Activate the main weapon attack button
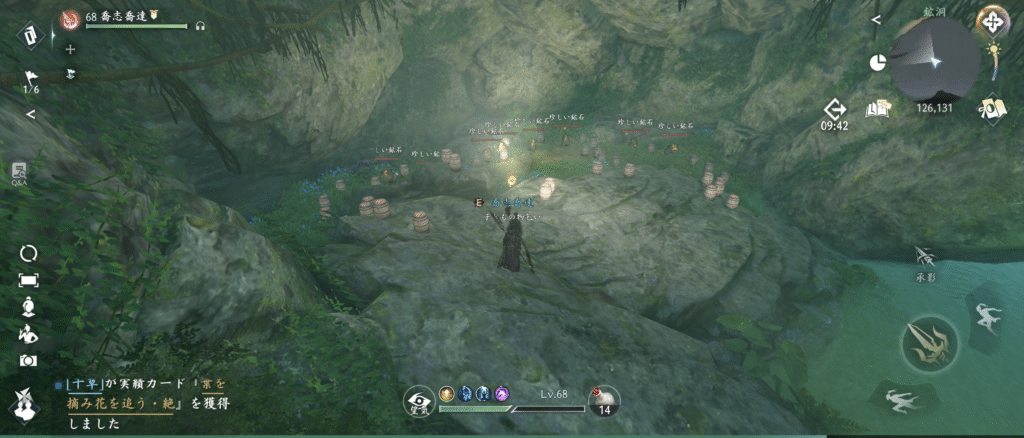Viewport: 1024px width, 438px height. click(x=929, y=343)
